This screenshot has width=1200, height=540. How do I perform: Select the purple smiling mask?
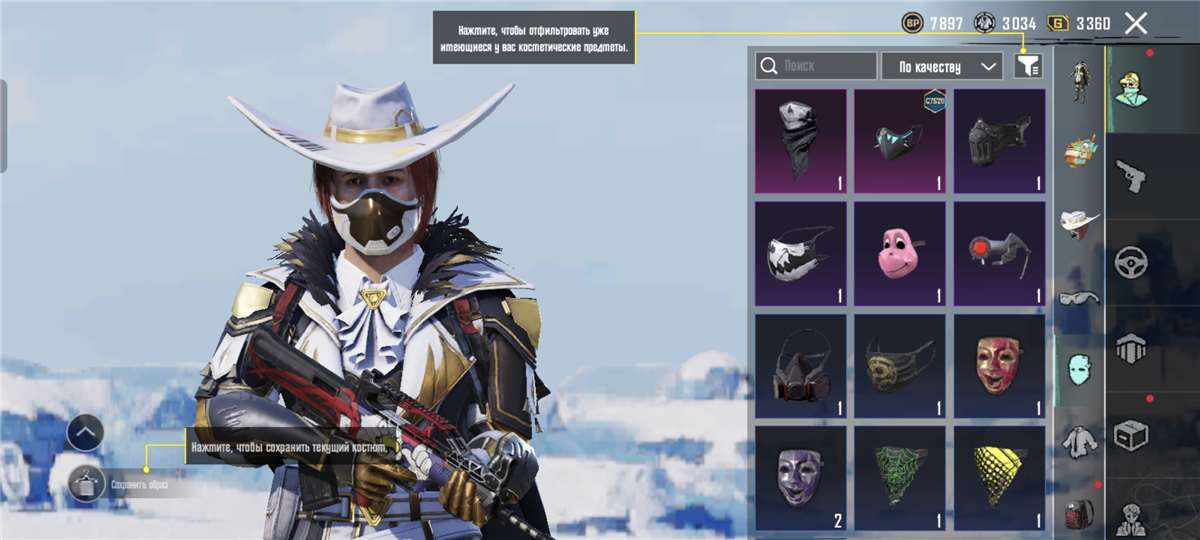(x=800, y=478)
